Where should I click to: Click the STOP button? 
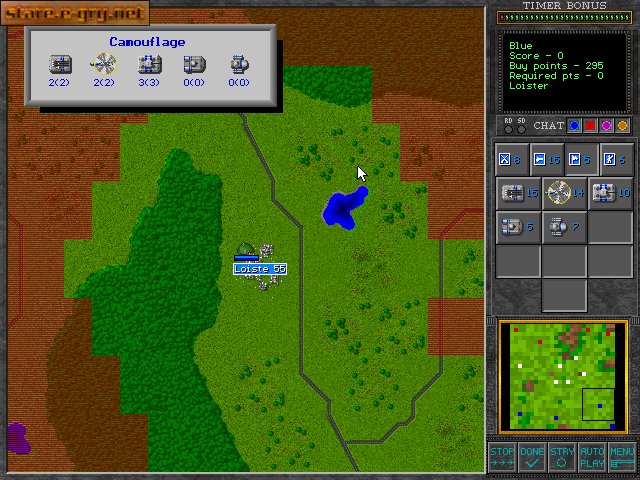pyautogui.click(x=502, y=457)
